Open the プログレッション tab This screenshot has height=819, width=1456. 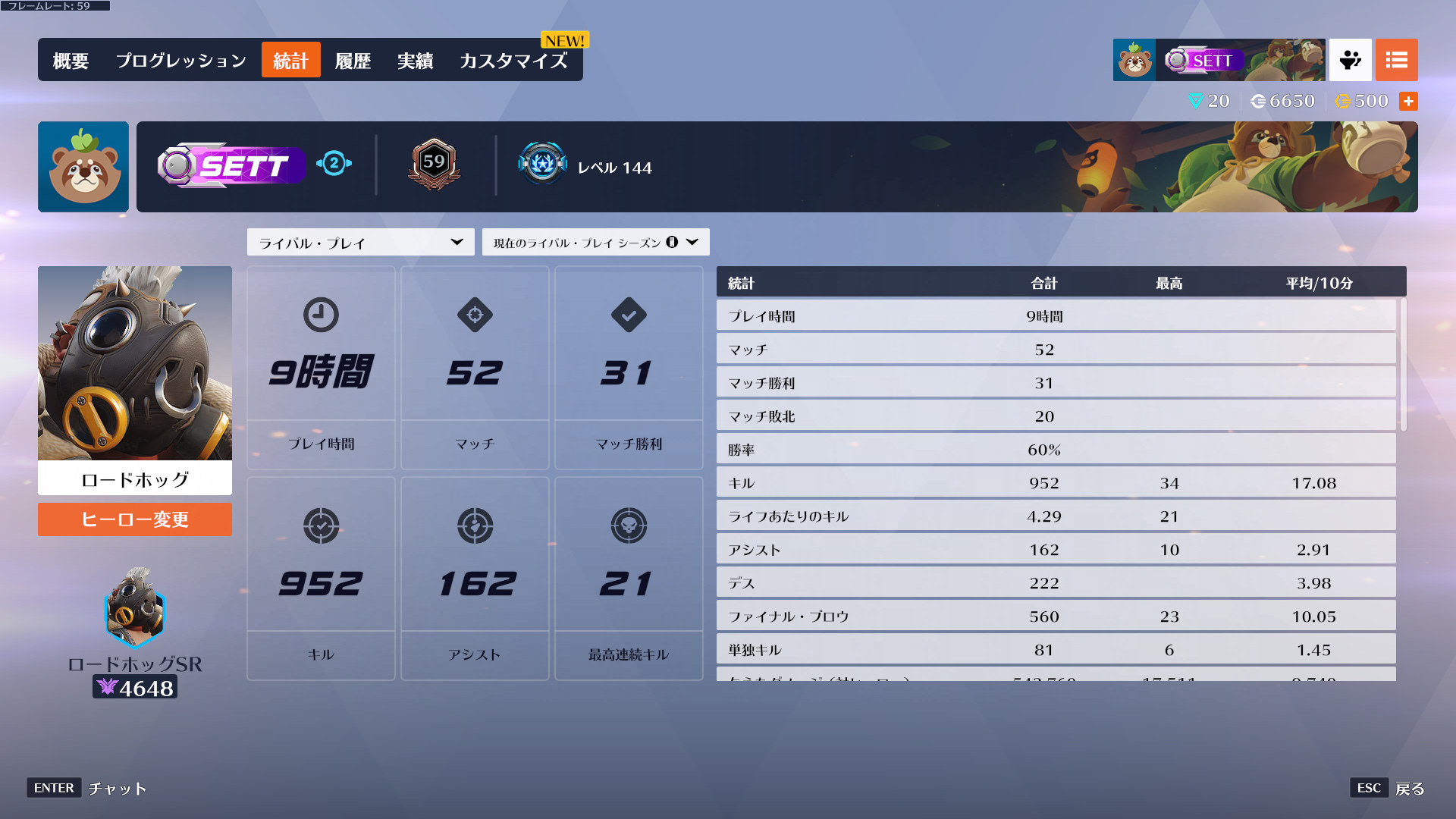coord(181,61)
